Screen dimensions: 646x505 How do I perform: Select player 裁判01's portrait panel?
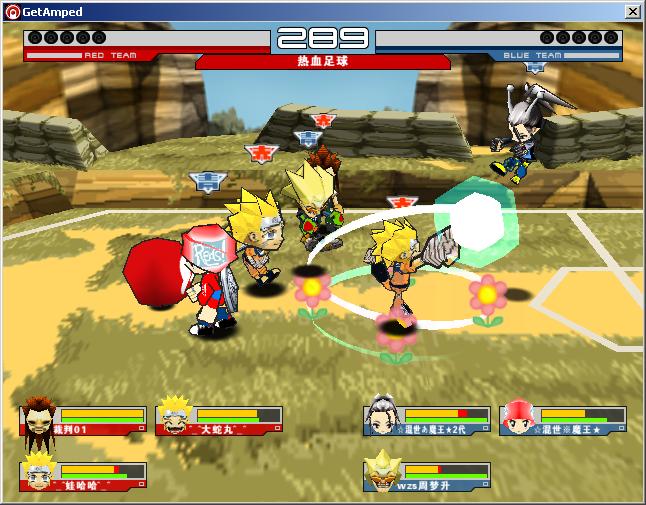[84, 420]
